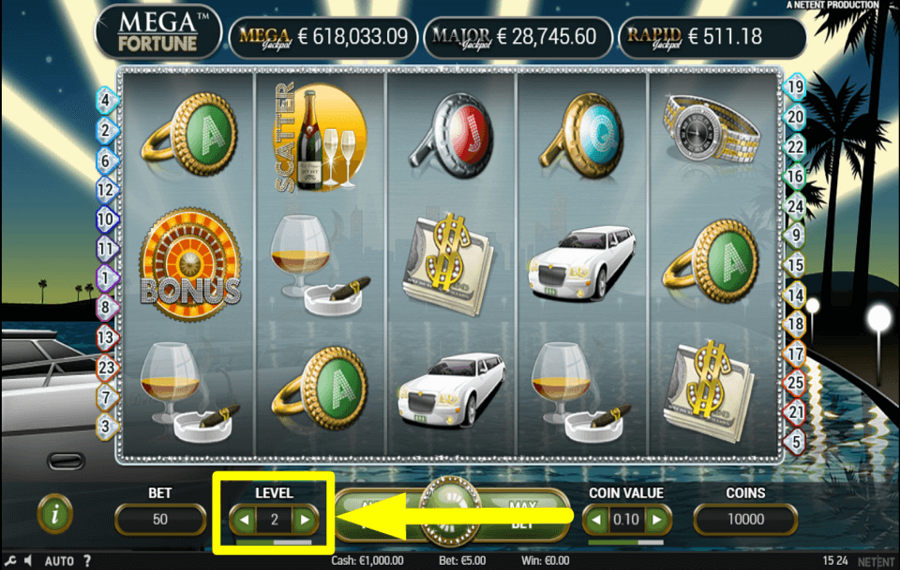Screen dimensions: 900x570
Task: Select bet line 5 marker
Action: click(796, 439)
